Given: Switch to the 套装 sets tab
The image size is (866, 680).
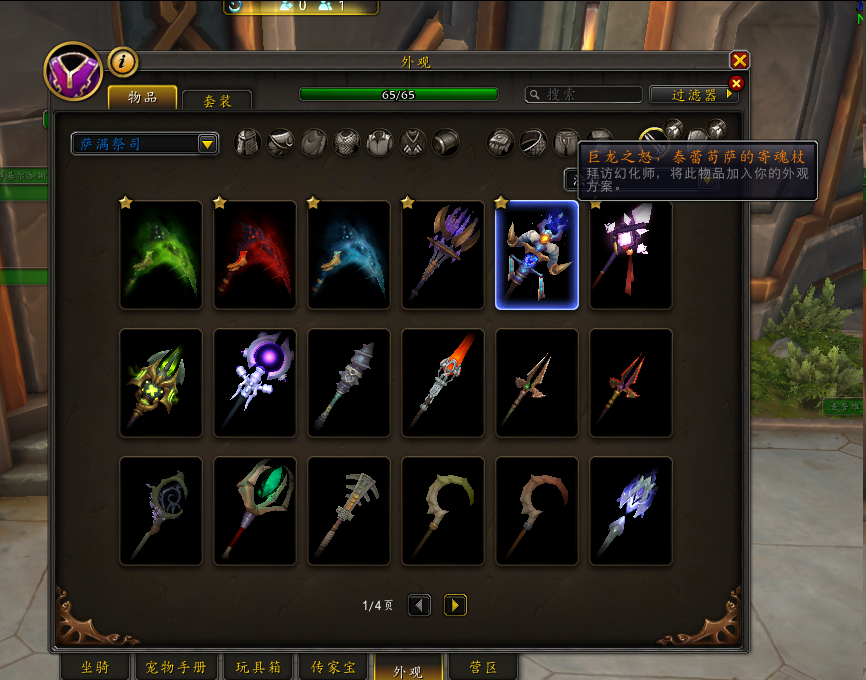Looking at the screenshot, I should [x=217, y=101].
